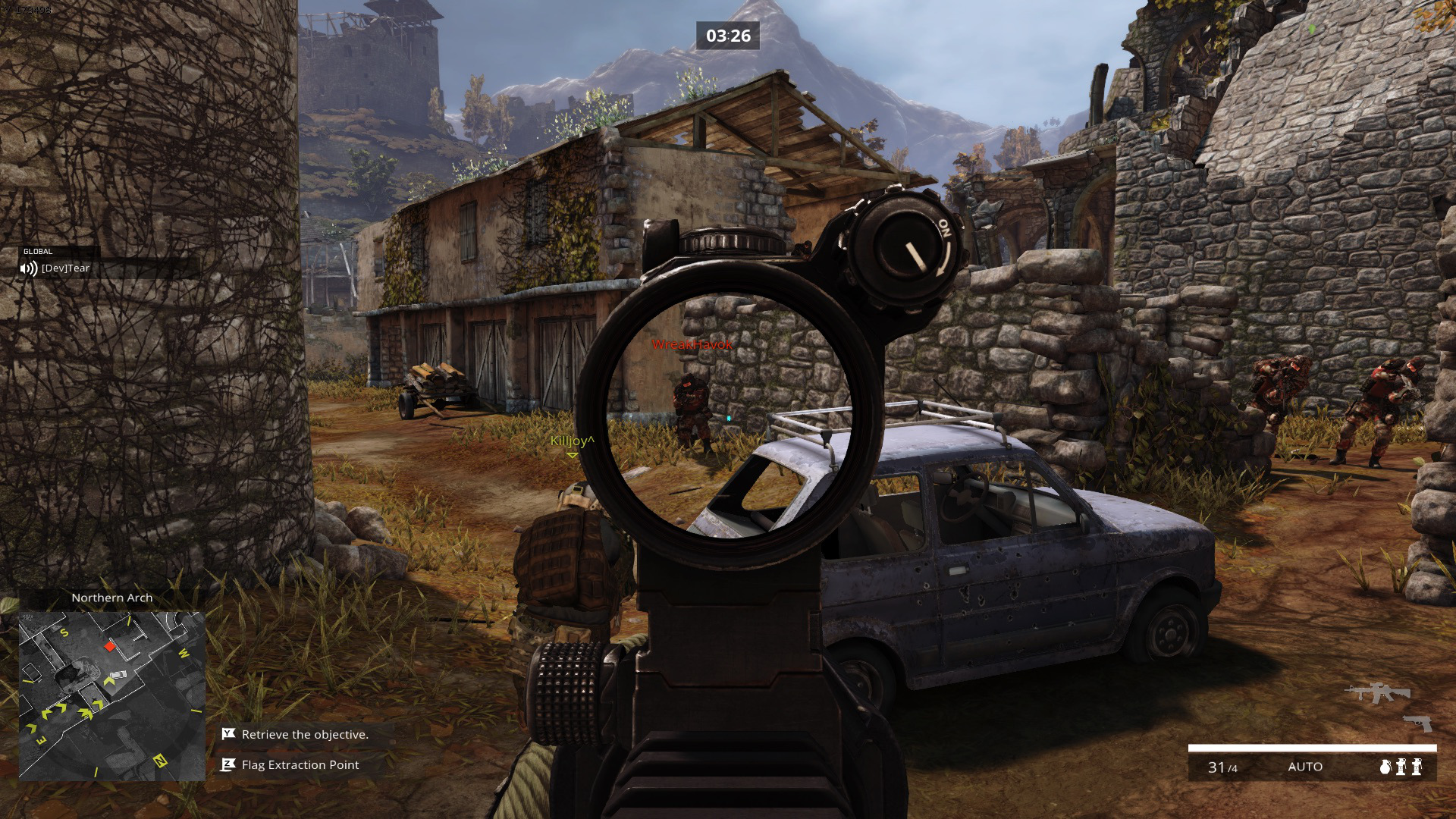Select the frag grenade icon
1456x819 pixels.
point(1385,767)
